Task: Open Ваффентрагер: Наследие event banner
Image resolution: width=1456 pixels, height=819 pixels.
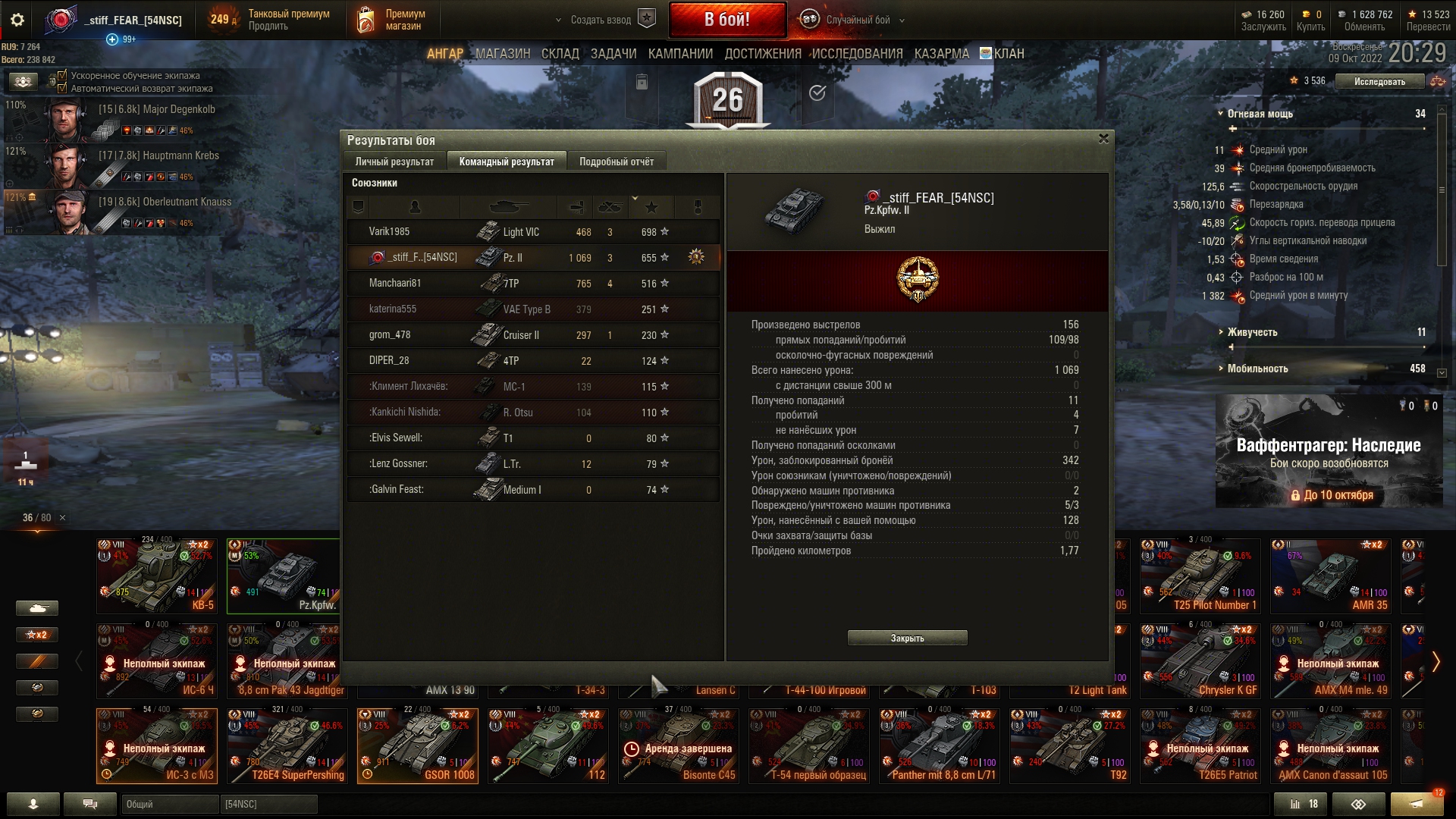Action: (x=1329, y=451)
